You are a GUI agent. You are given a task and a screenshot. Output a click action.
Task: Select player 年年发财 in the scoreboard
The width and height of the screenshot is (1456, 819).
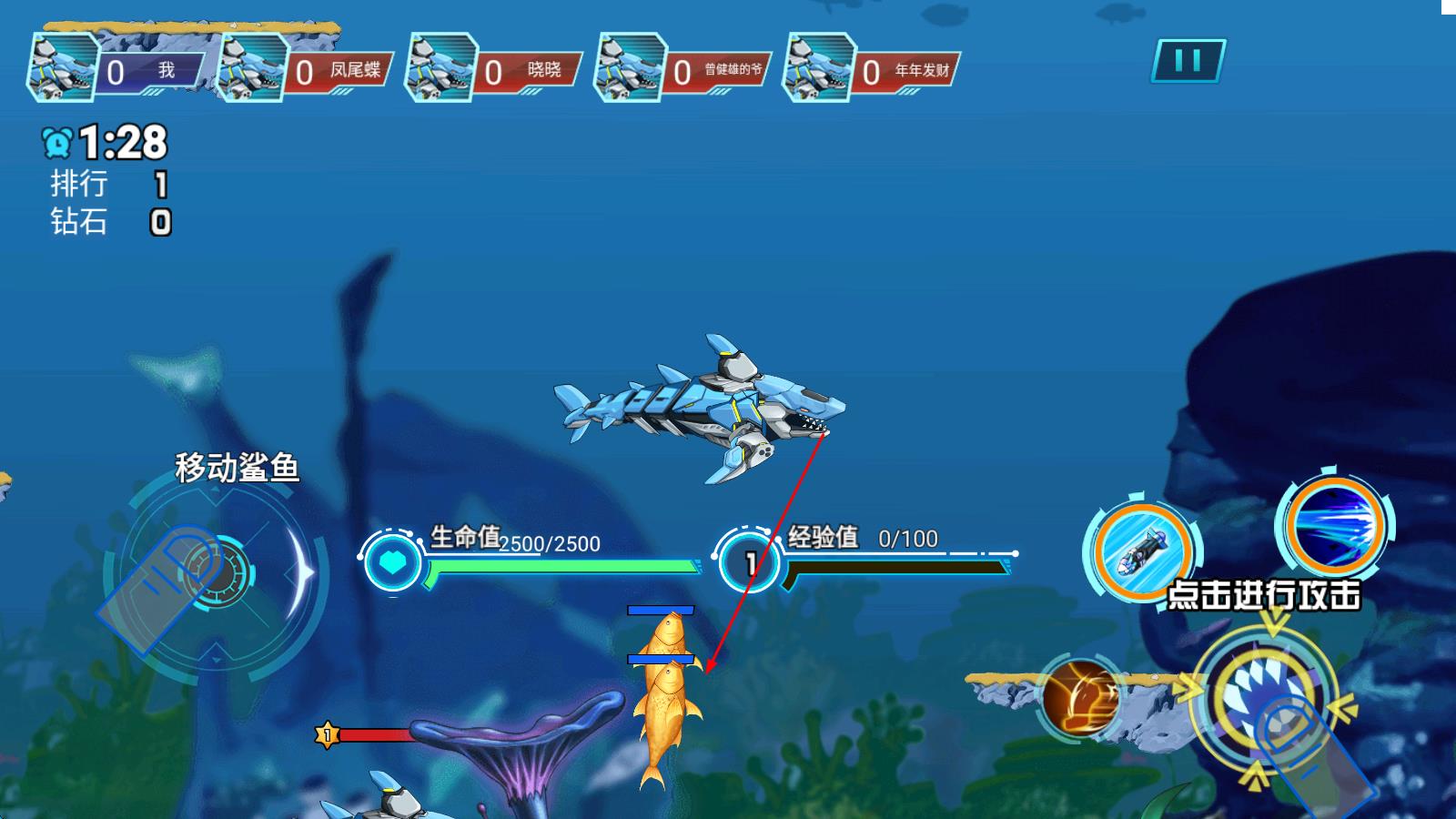click(x=874, y=70)
